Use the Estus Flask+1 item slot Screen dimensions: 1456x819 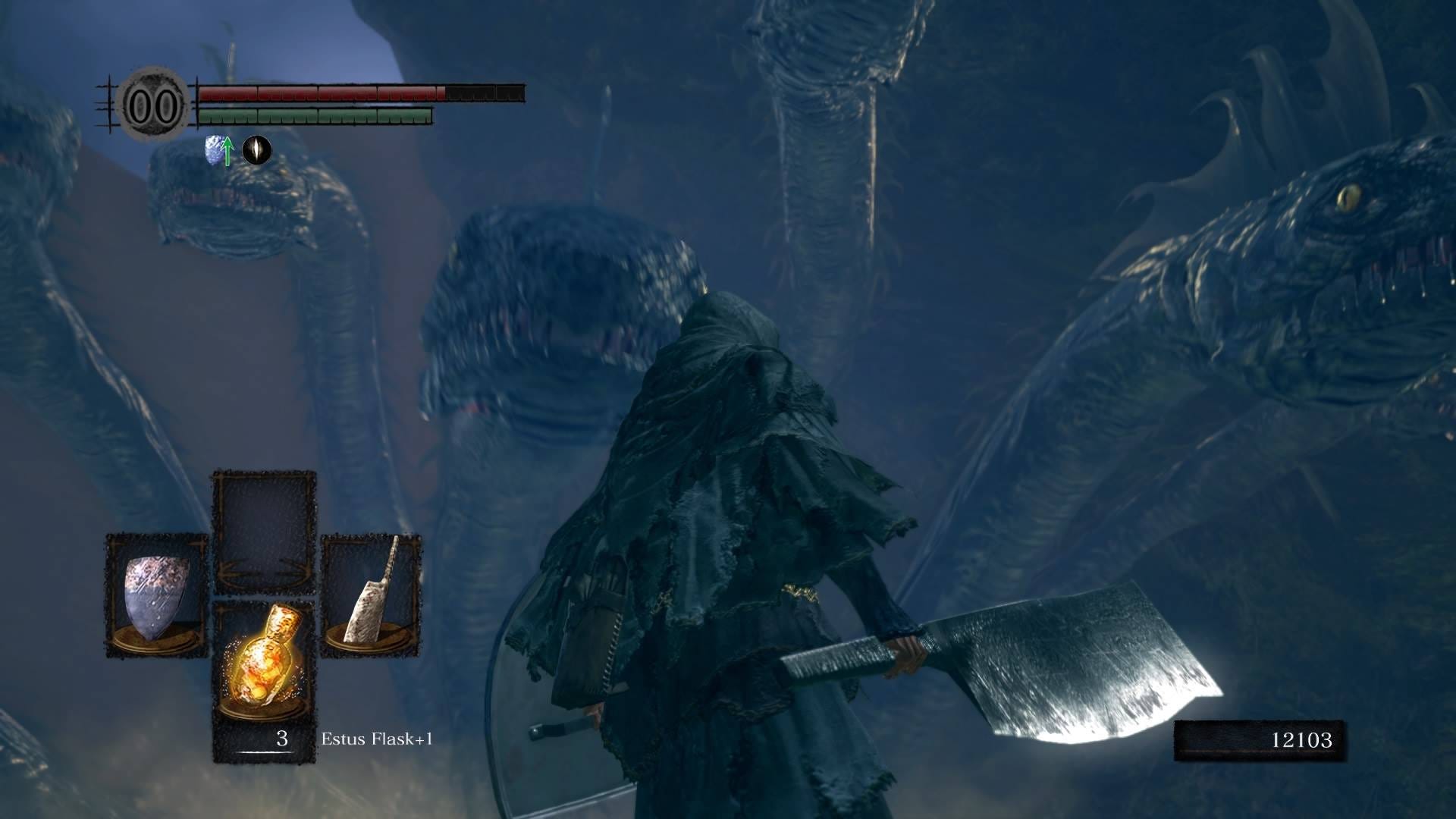264,667
